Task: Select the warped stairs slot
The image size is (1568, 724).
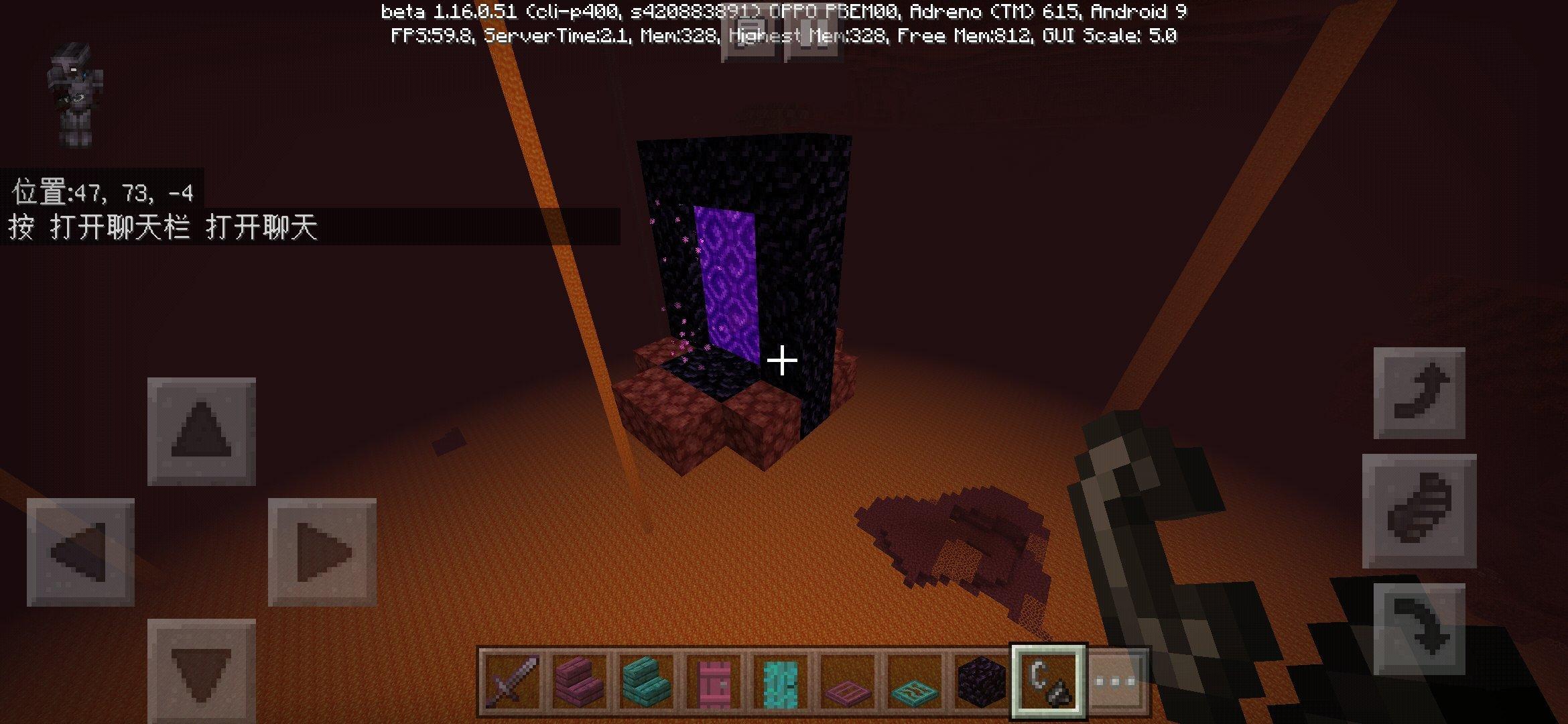Action: click(646, 682)
